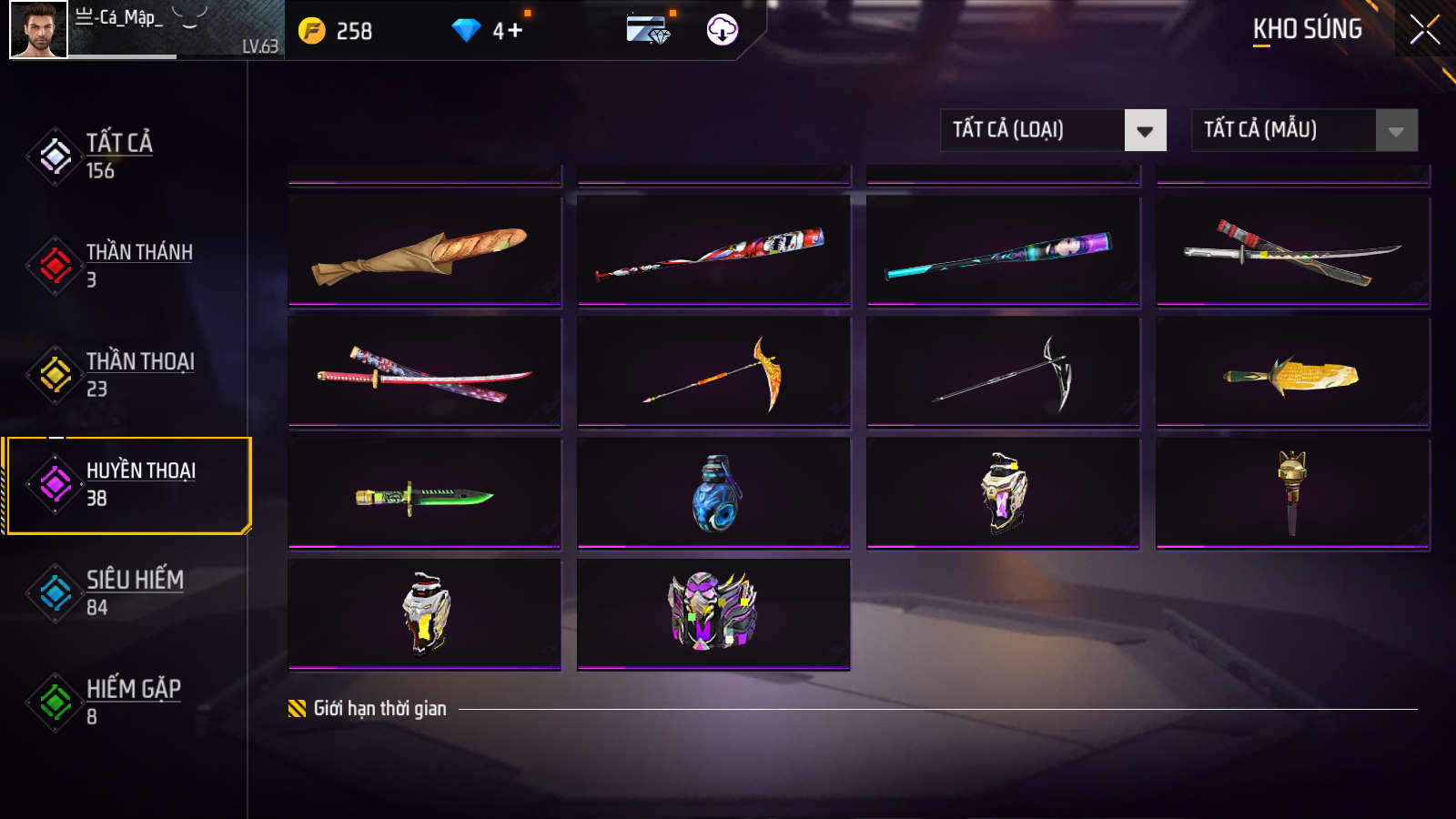Select the blue grenade skin
The width and height of the screenshot is (1456, 819).
713,494
